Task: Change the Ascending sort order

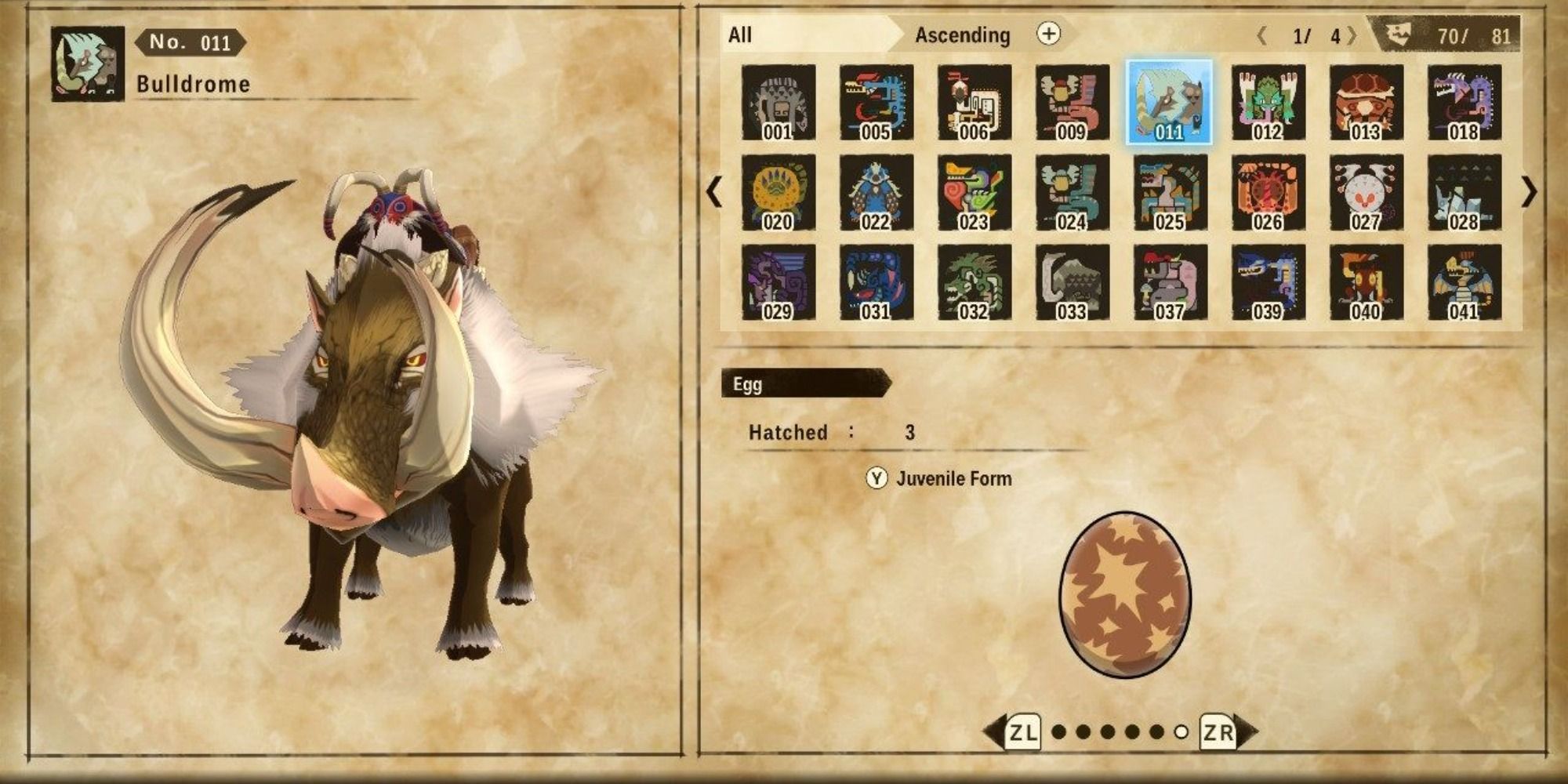Action: point(960,34)
